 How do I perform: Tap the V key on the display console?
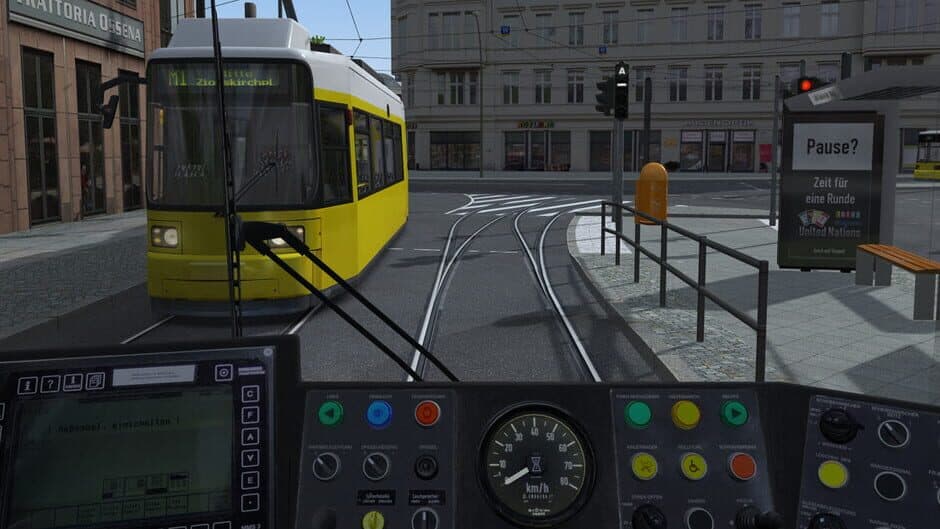pyautogui.click(x=250, y=458)
